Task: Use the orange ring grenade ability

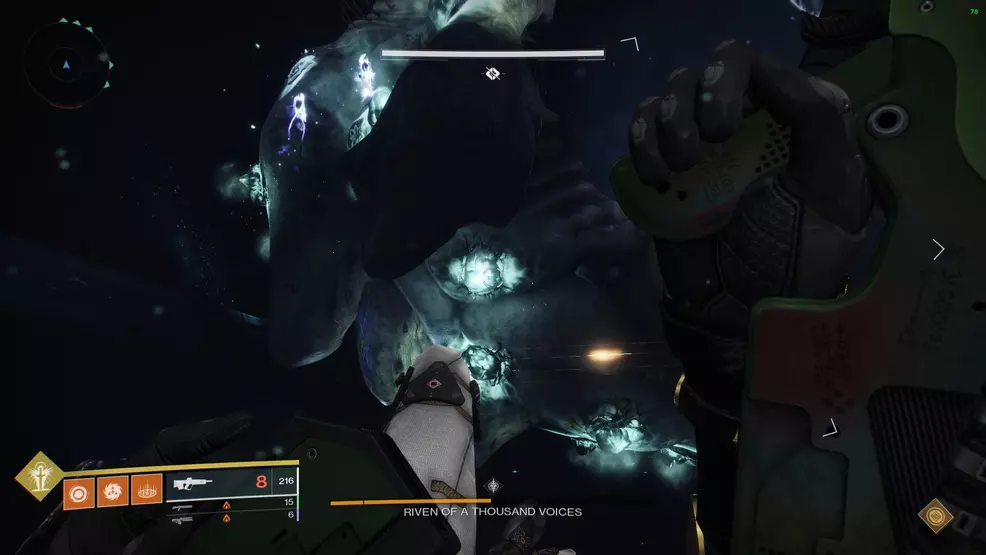Action: click(79, 492)
